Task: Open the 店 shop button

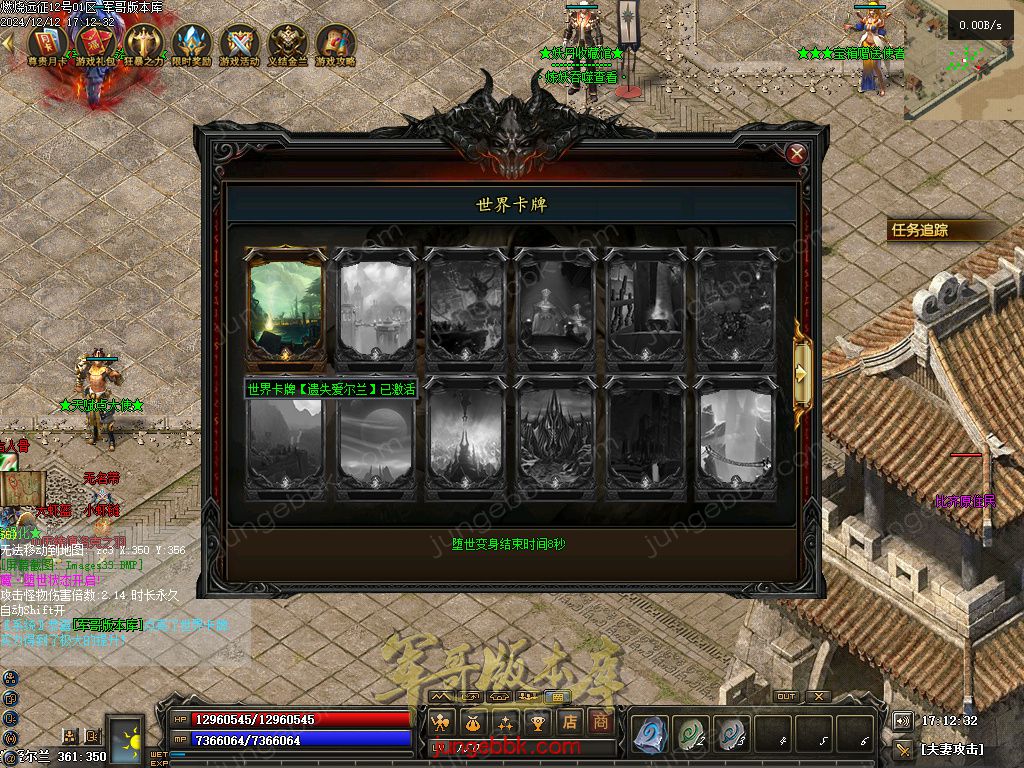Action: (x=569, y=721)
